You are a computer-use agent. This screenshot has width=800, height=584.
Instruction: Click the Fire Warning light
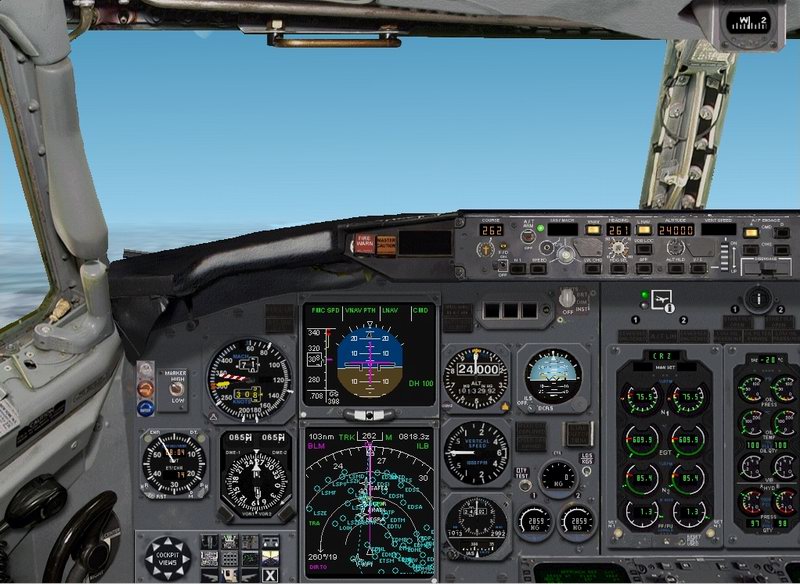pyautogui.click(x=362, y=242)
